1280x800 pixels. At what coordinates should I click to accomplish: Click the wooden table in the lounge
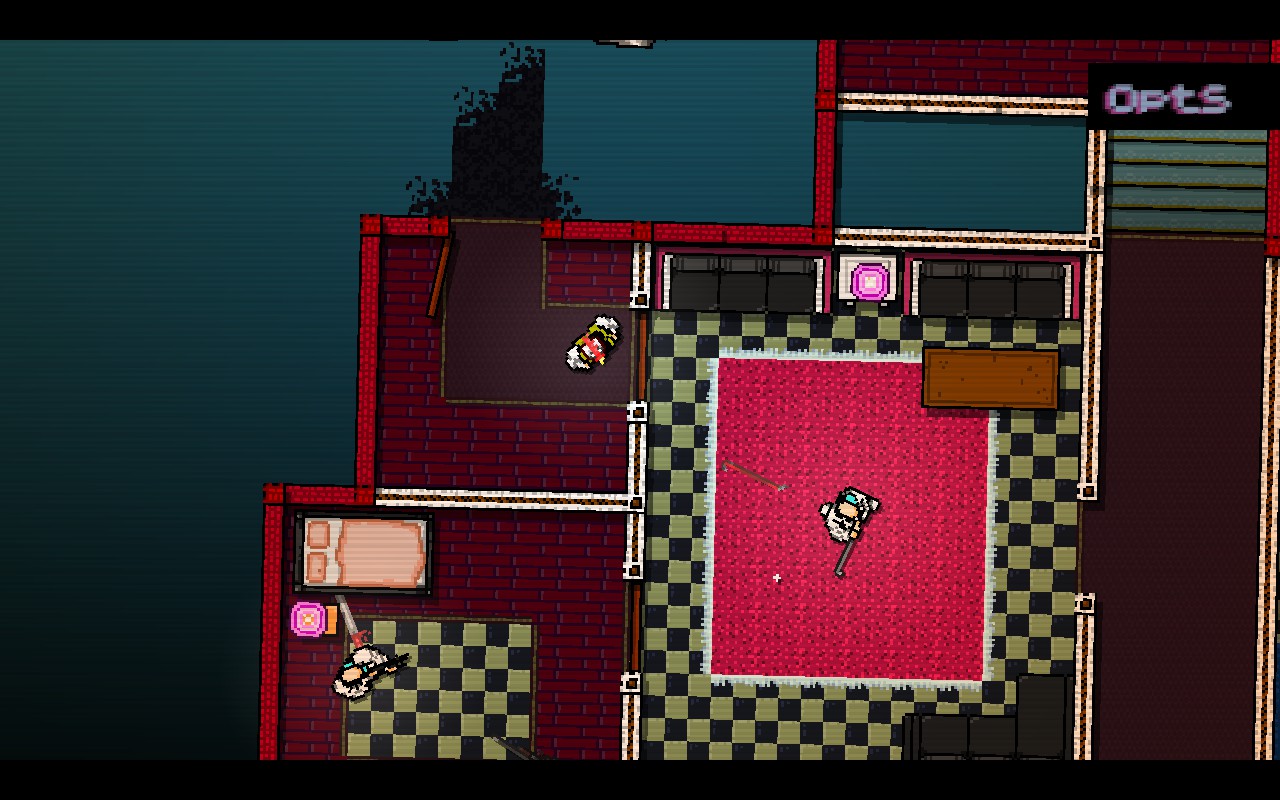click(x=988, y=377)
